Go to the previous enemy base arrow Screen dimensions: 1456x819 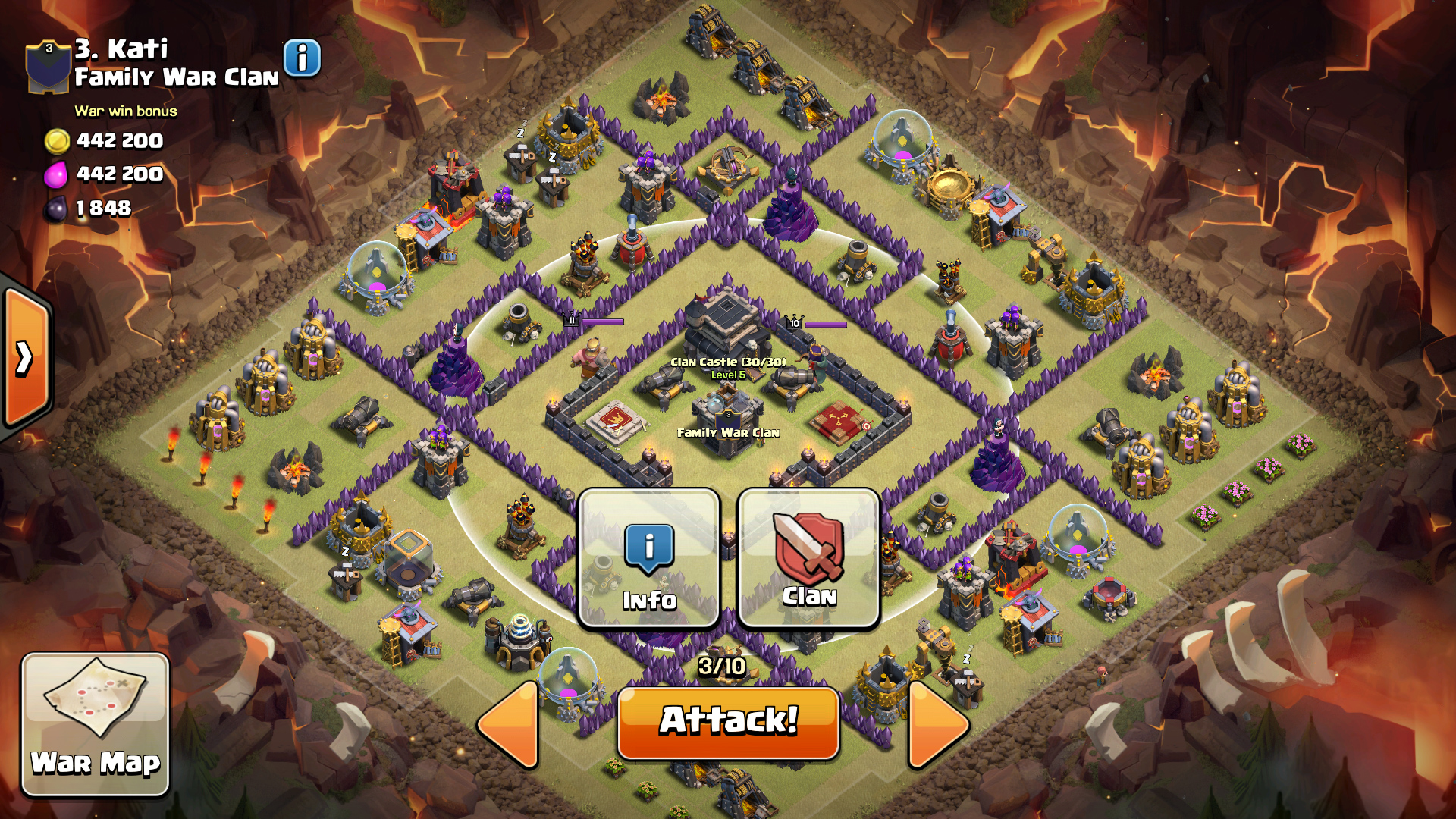click(510, 724)
